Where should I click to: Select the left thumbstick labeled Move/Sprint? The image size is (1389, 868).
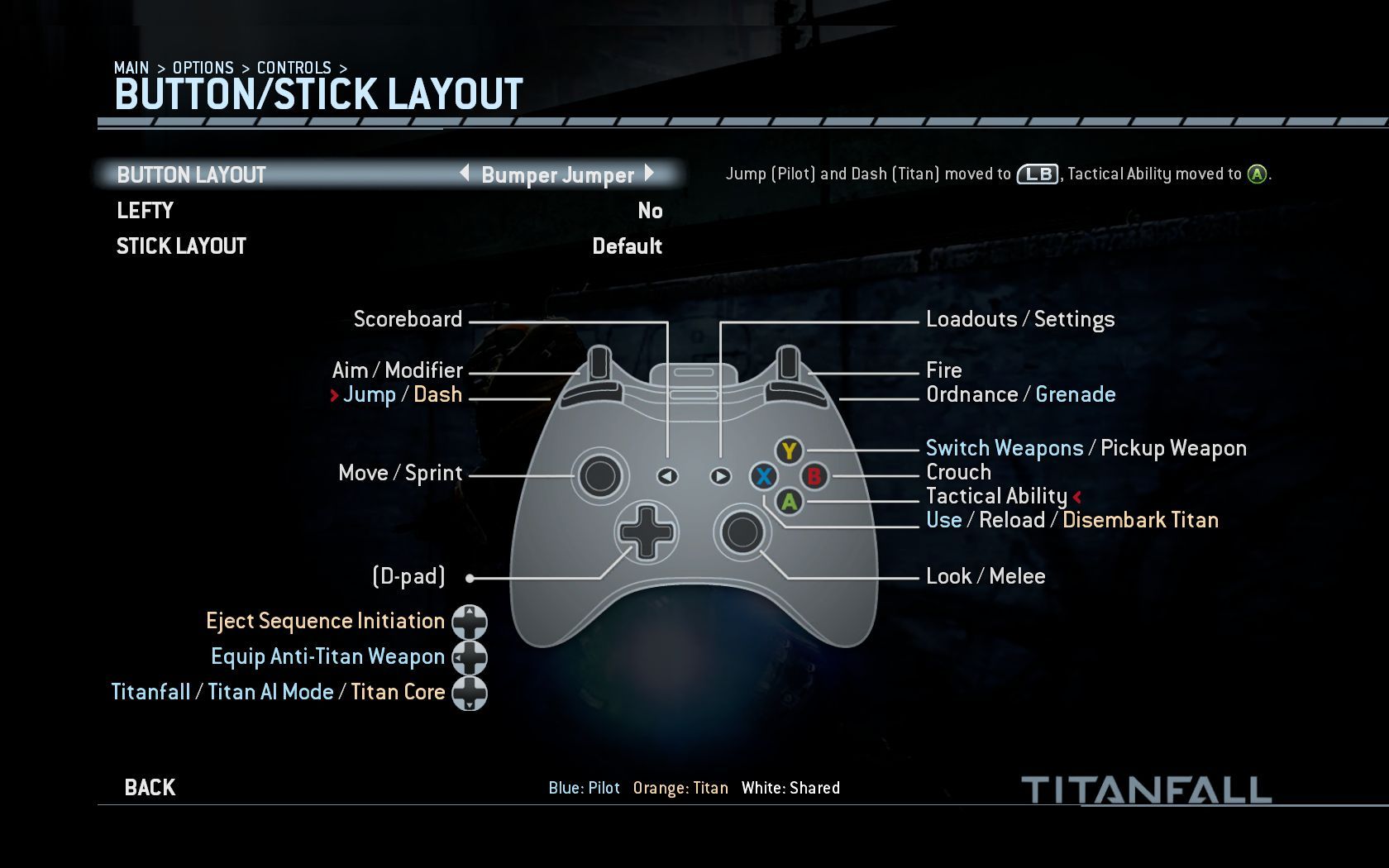(x=600, y=474)
